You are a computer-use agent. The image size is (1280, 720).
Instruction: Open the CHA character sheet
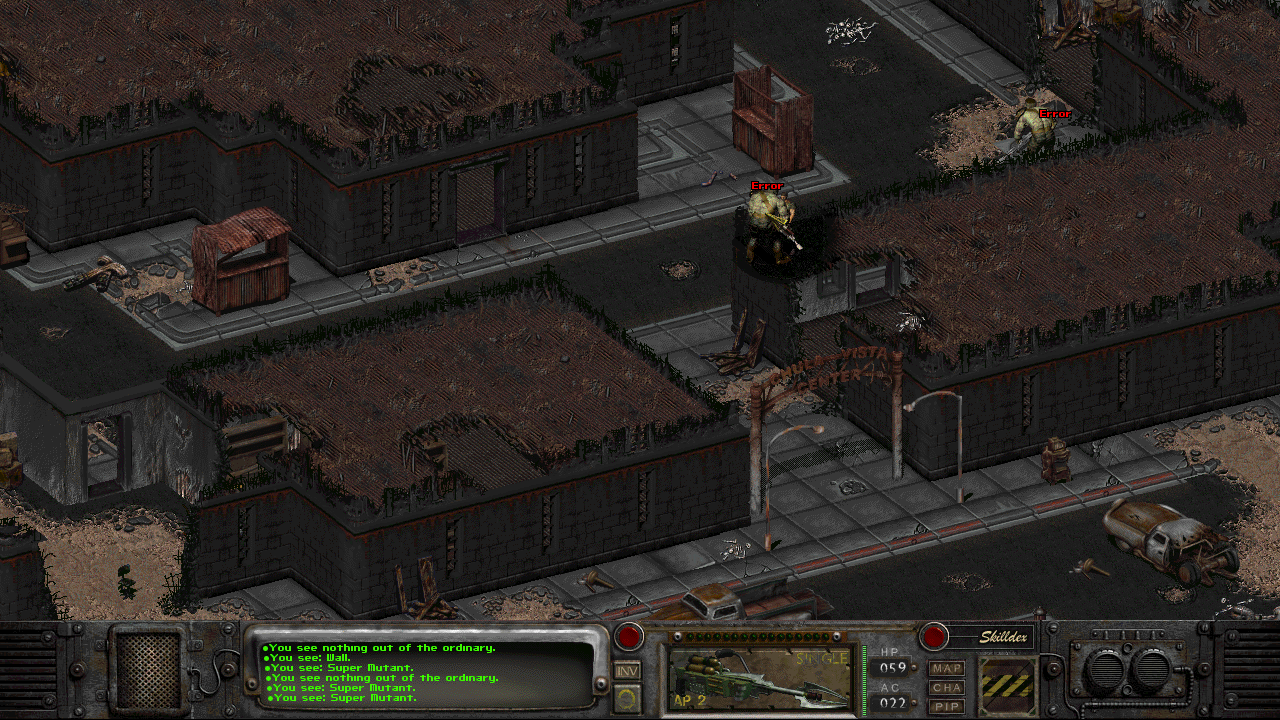click(947, 687)
